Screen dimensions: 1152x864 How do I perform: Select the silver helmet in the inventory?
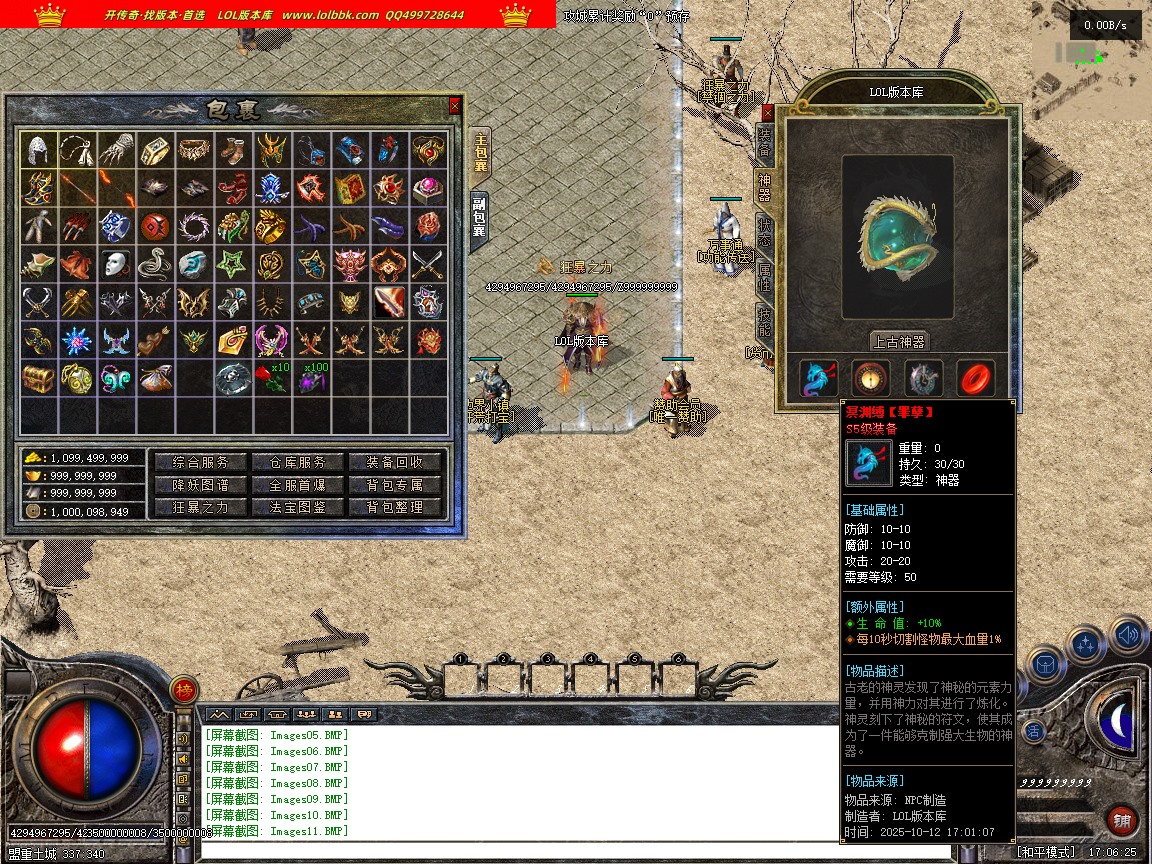(x=39, y=150)
